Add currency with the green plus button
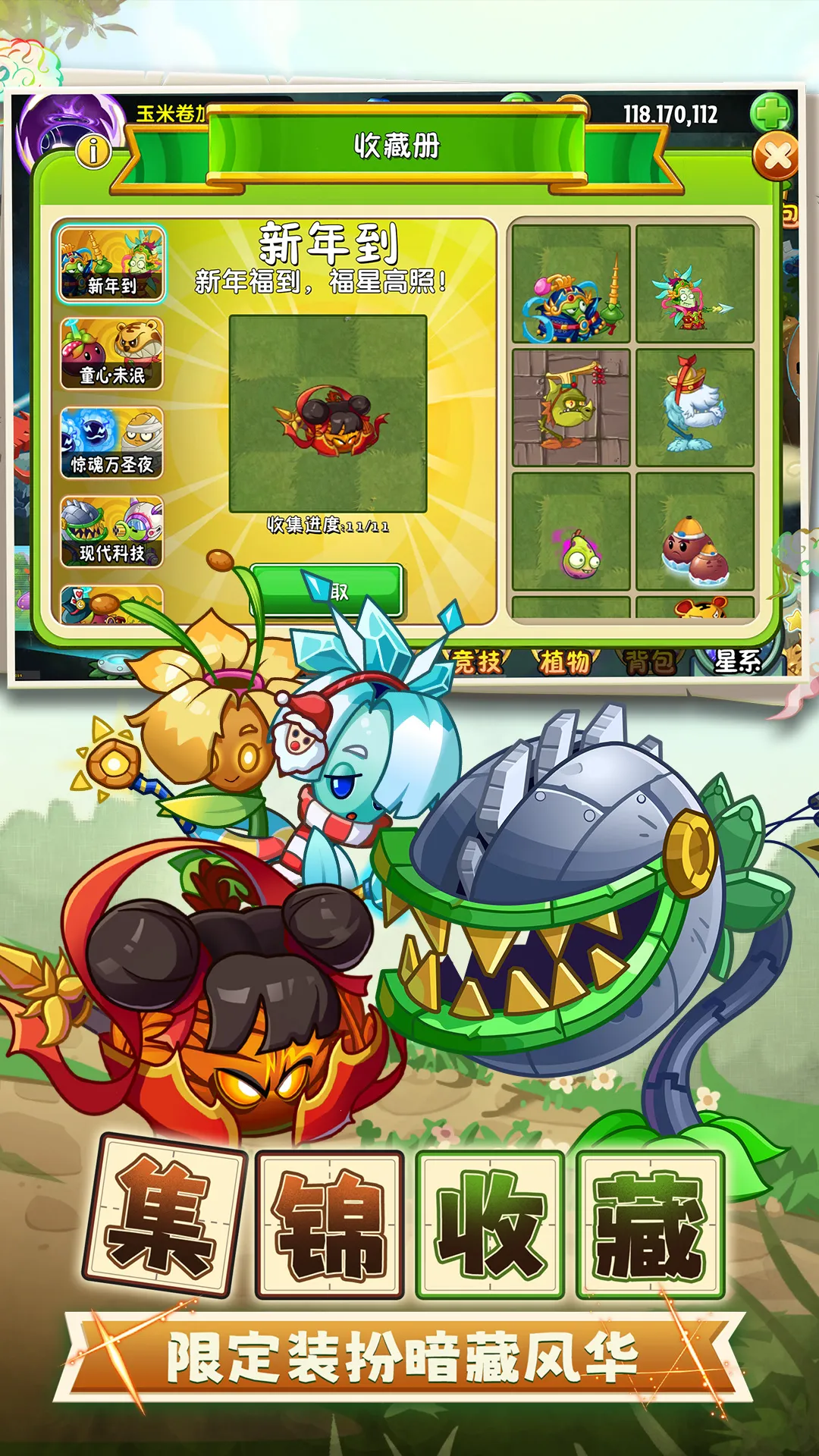Image resolution: width=819 pixels, height=1456 pixels. pos(770,114)
